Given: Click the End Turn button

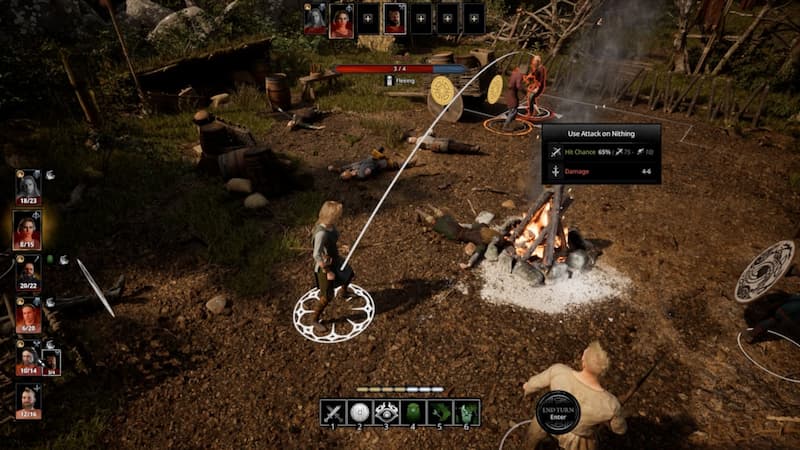Looking at the screenshot, I should 557,412.
